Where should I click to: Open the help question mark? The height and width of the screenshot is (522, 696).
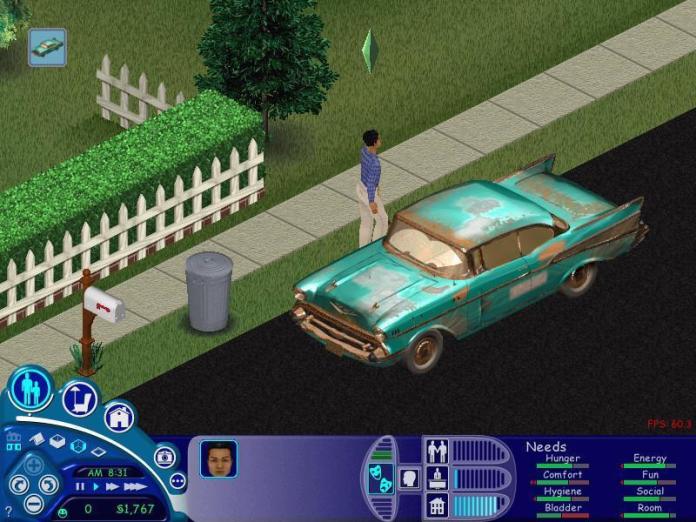tap(8, 511)
